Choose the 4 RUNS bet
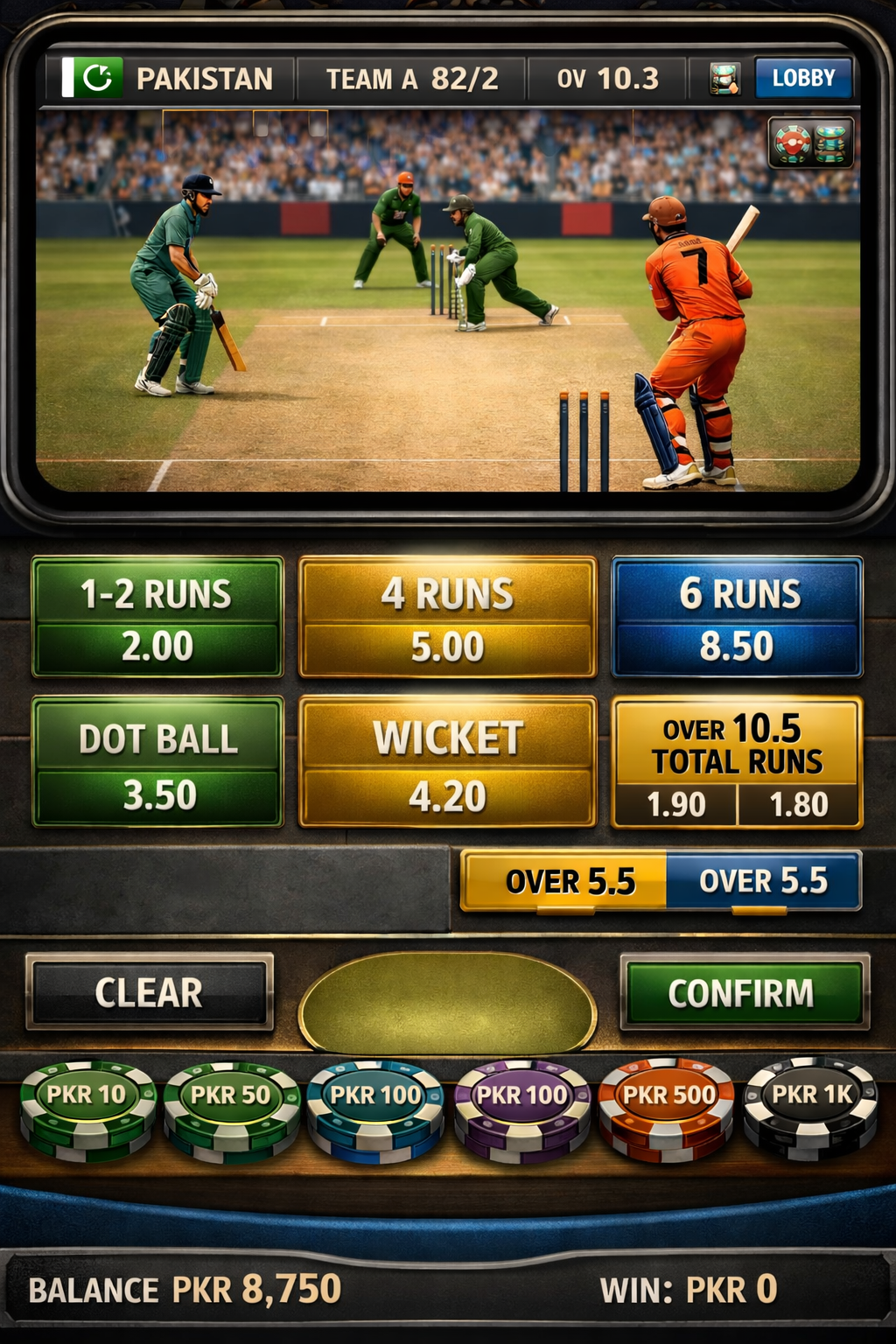The height and width of the screenshot is (1344, 896). (447, 618)
